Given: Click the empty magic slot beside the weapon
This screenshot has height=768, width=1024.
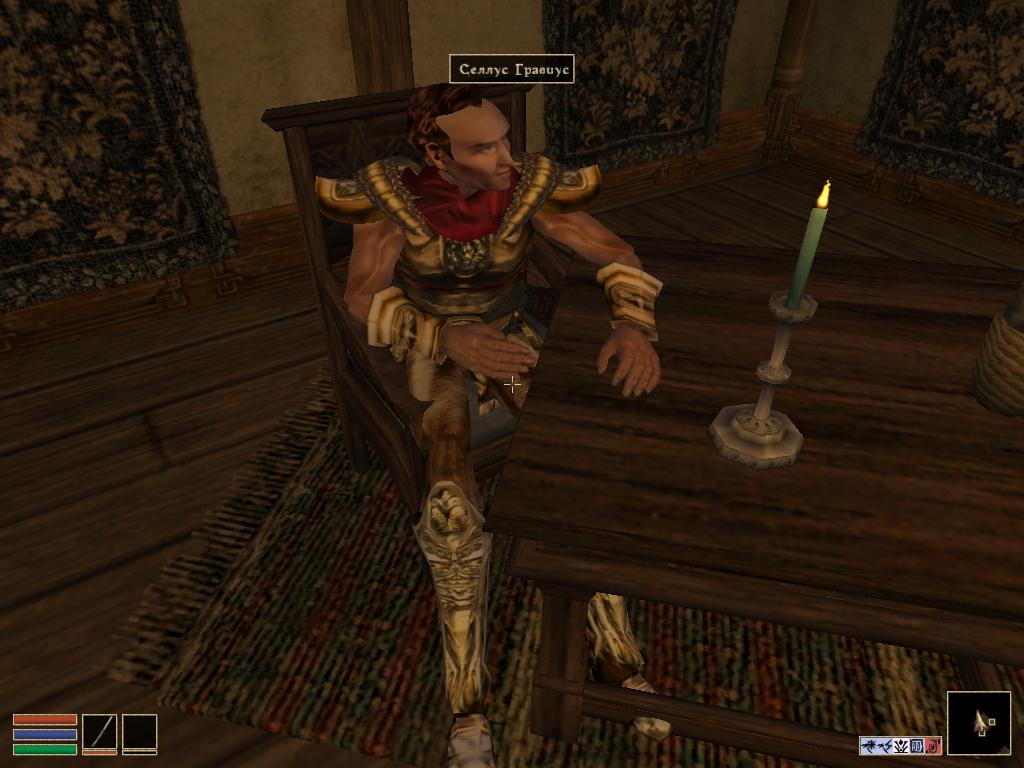Looking at the screenshot, I should tap(139, 731).
